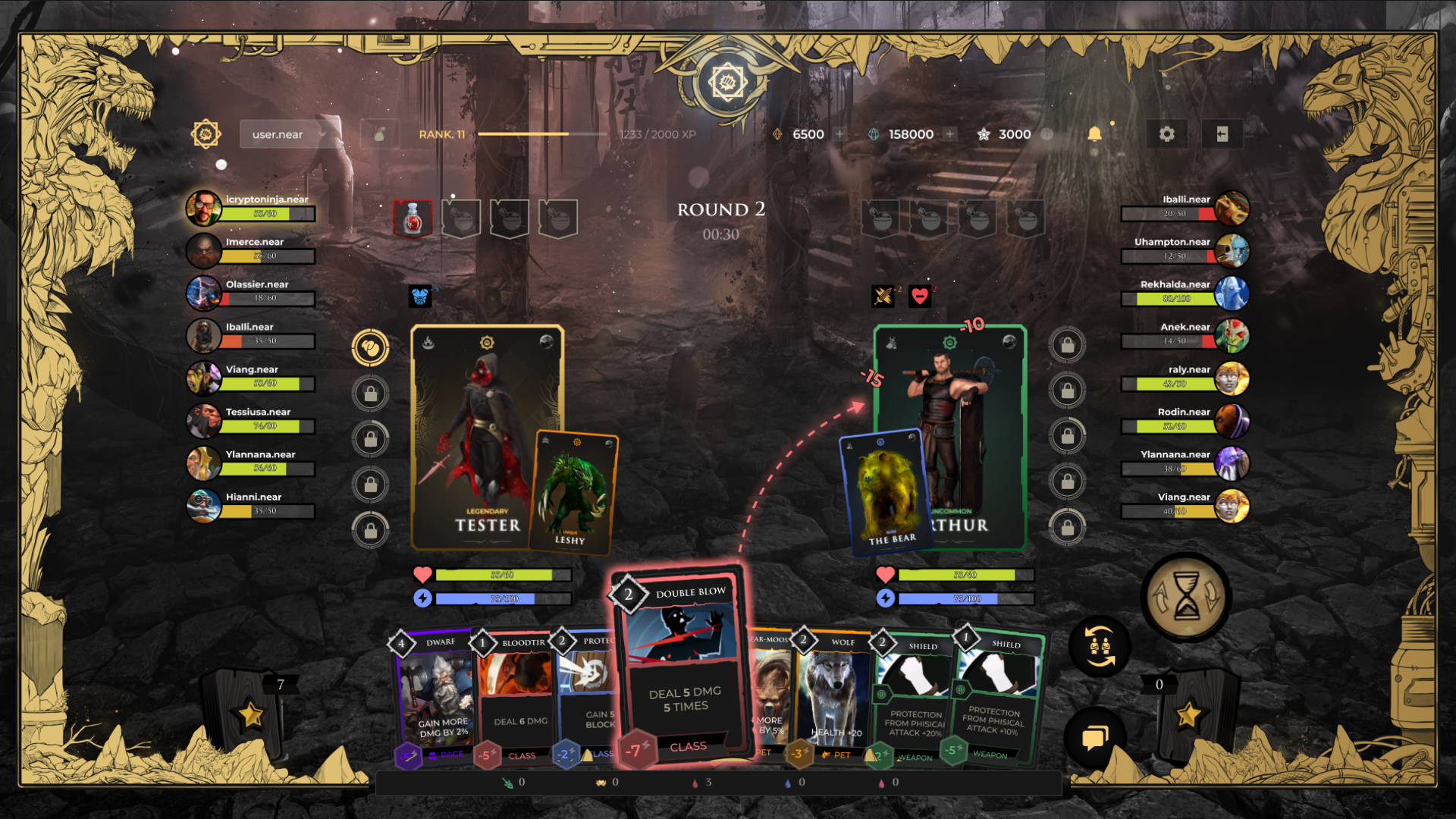Click the swap players button
The width and height of the screenshot is (1456, 819).
point(1099,647)
